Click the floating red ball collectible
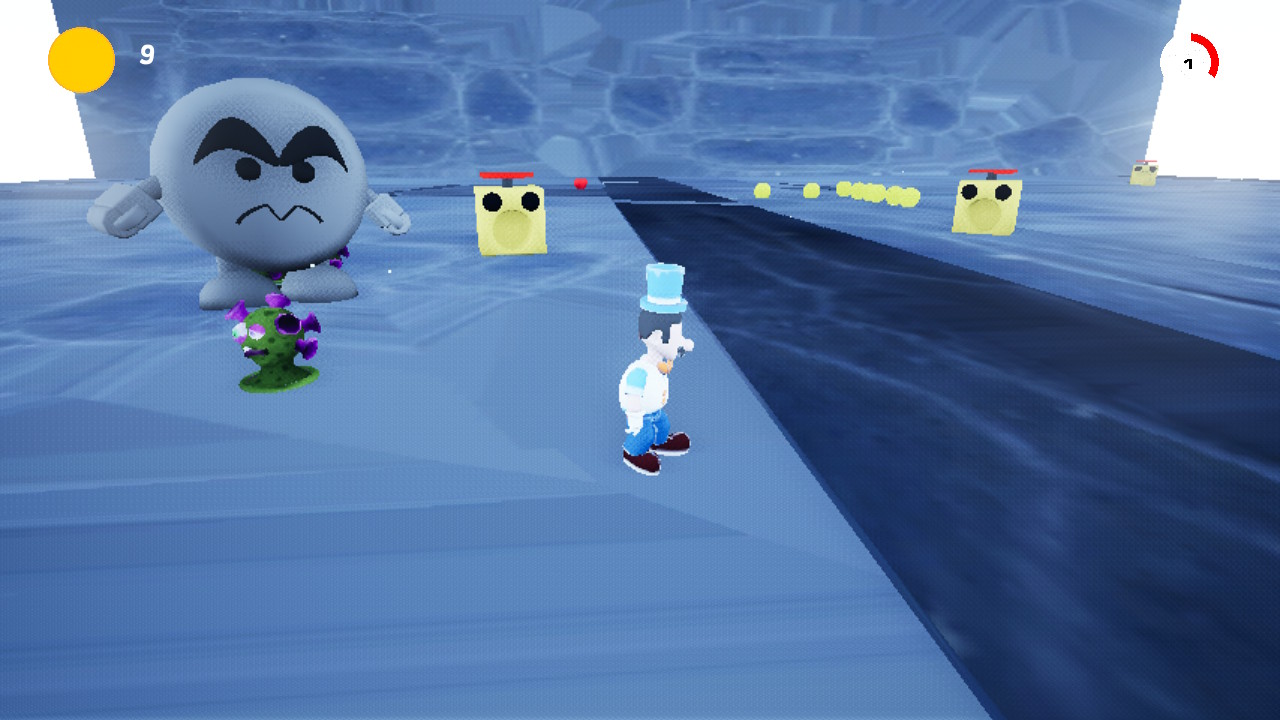Viewport: 1280px width, 720px height. point(581,183)
